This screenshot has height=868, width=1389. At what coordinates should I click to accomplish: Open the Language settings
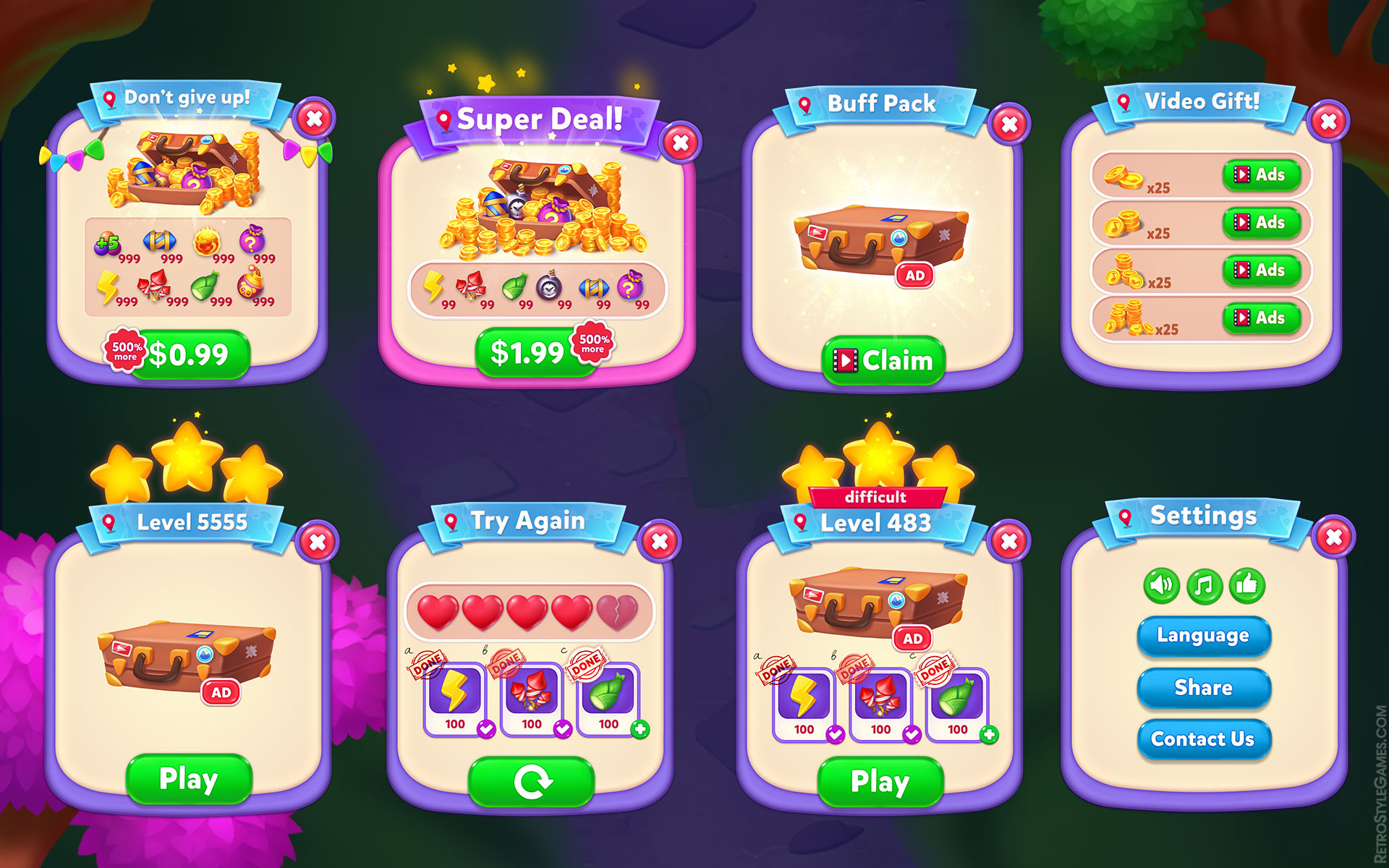click(x=1204, y=635)
